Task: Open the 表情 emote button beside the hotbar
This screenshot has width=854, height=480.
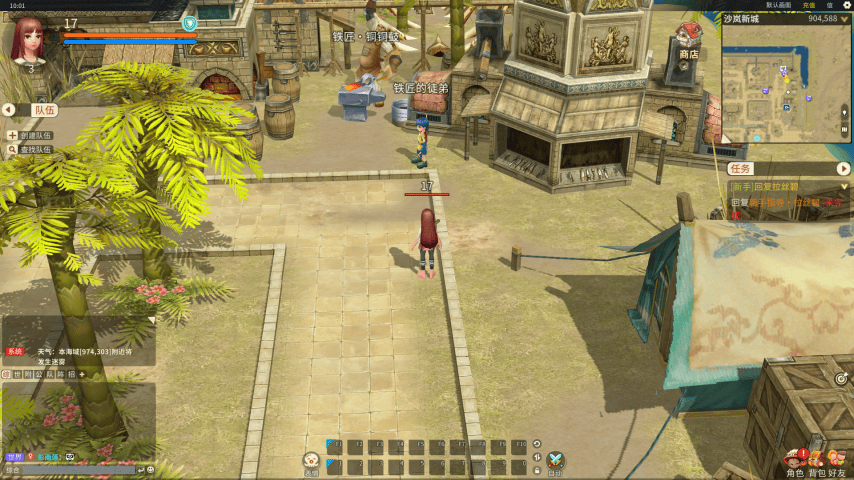Action: (311, 461)
